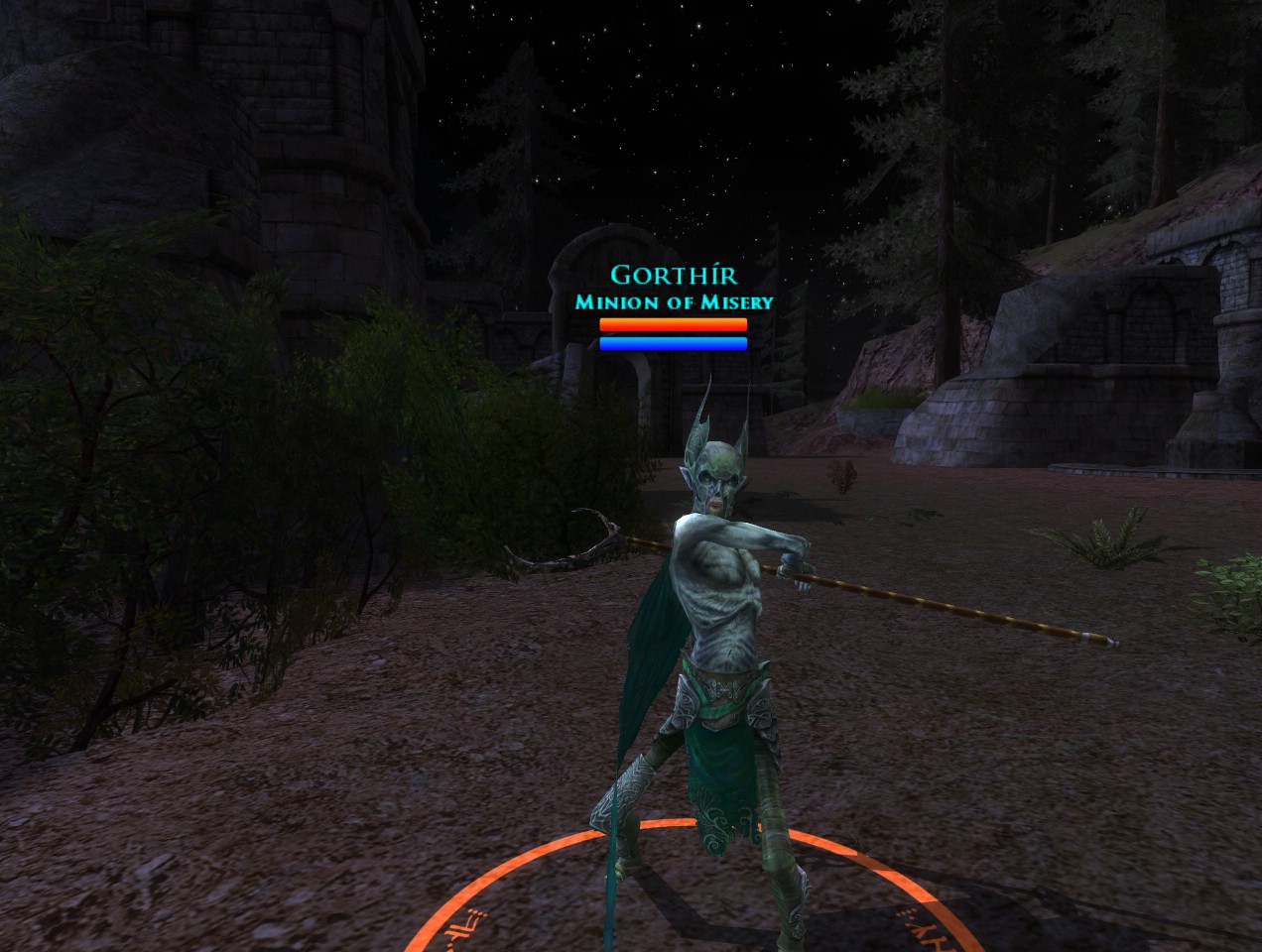The height and width of the screenshot is (952, 1262).
Task: Select Gorthír by clicking the floating name label
Action: [x=673, y=275]
